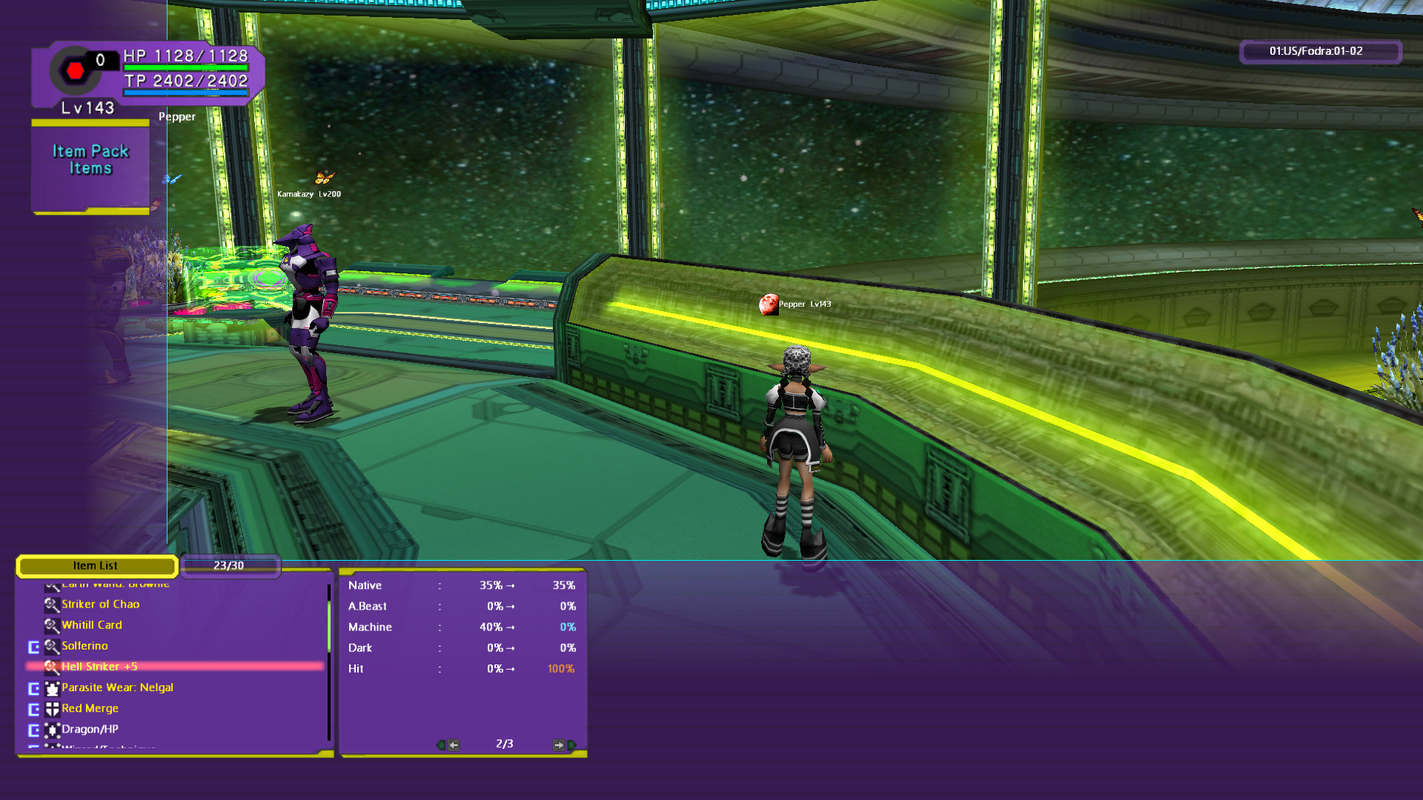Select Striker of Chao in item list
Image resolution: width=1423 pixels, height=800 pixels.
(x=100, y=604)
